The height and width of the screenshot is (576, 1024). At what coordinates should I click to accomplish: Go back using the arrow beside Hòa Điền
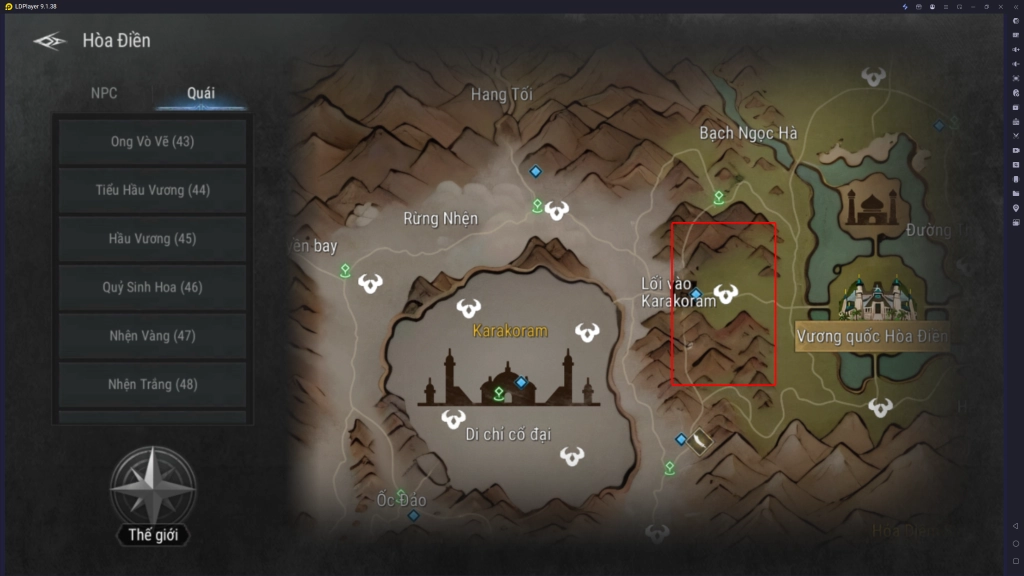click(49, 41)
